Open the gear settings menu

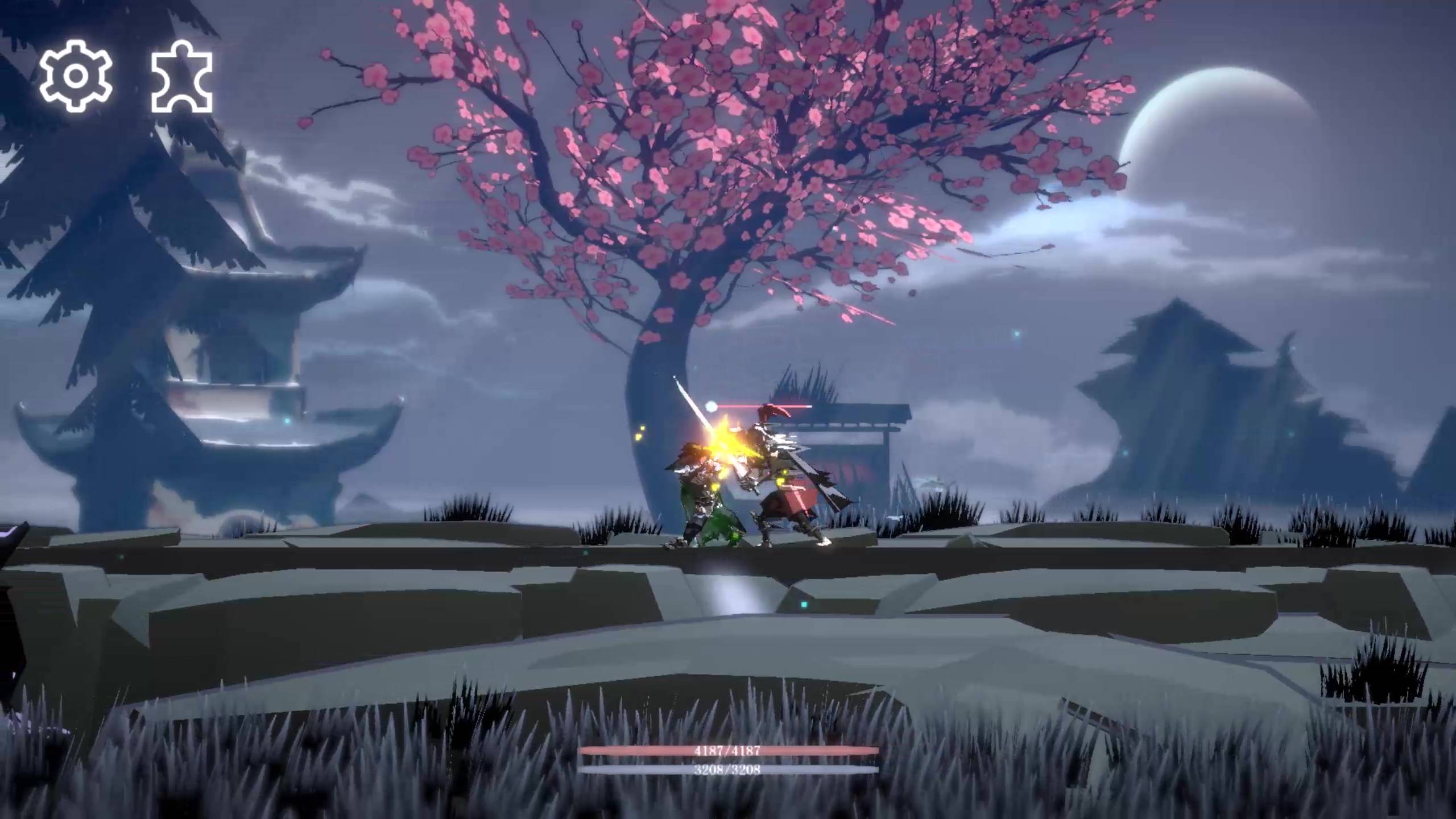point(76,76)
